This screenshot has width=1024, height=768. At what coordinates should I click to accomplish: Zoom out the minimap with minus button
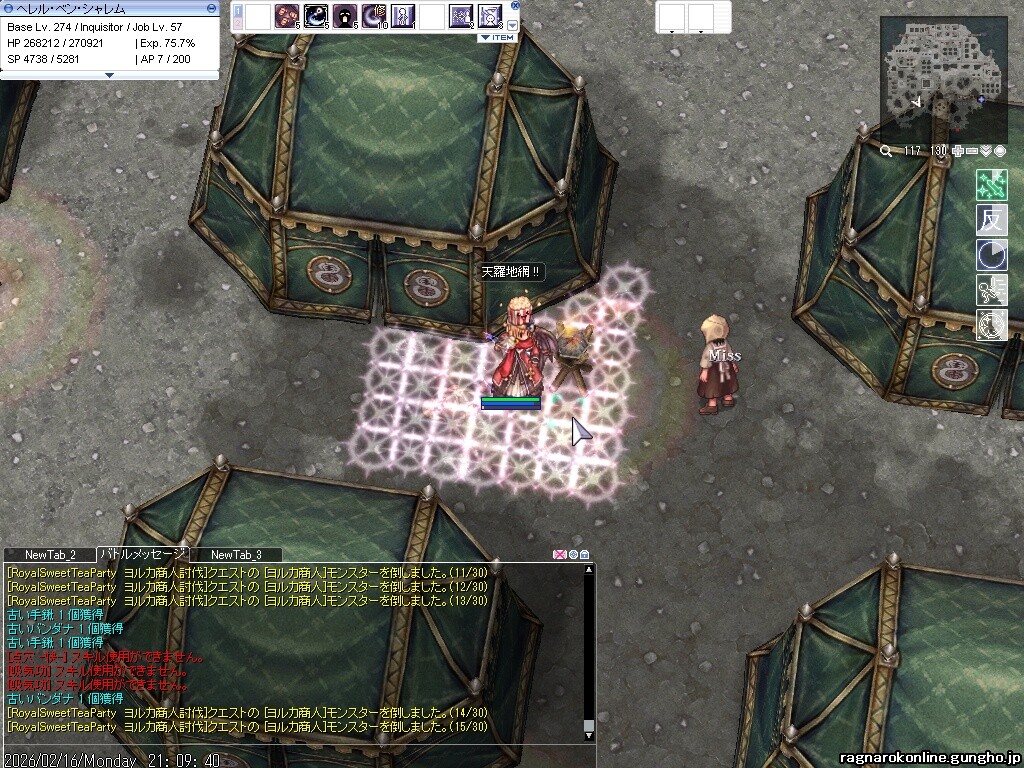971,151
